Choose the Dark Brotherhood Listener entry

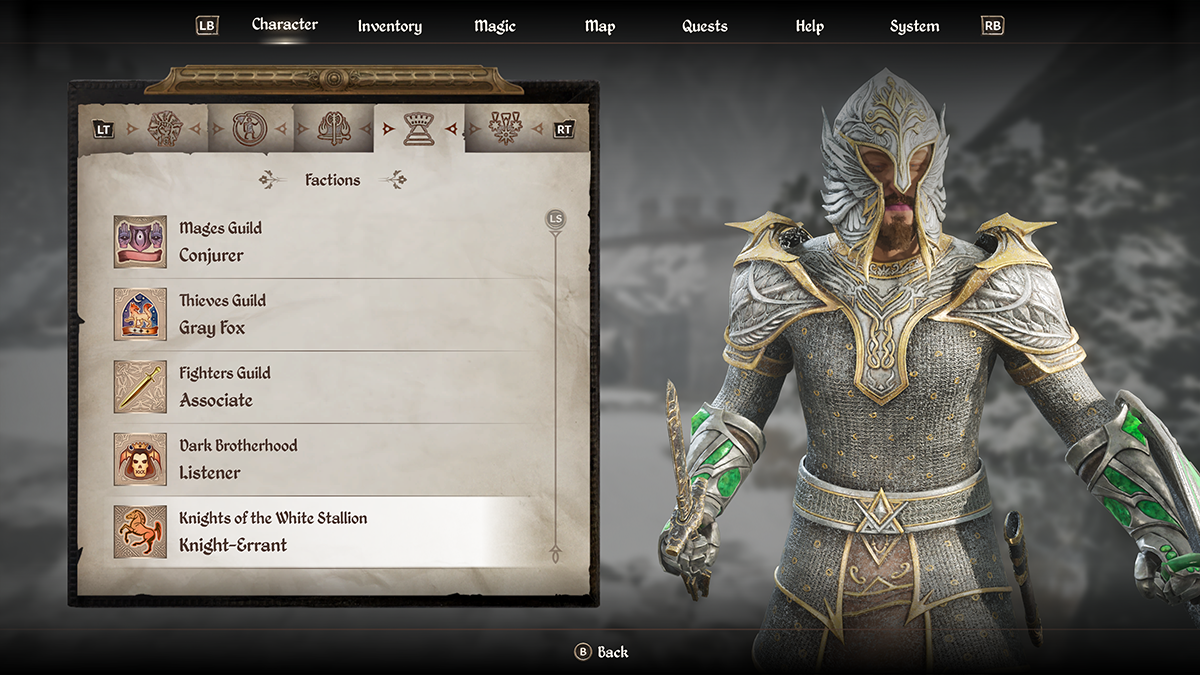click(330, 459)
